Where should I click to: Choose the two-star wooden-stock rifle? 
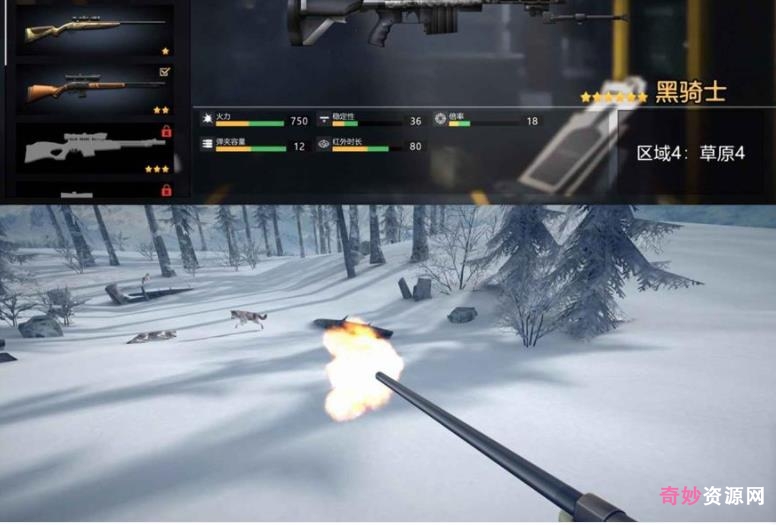click(x=93, y=90)
